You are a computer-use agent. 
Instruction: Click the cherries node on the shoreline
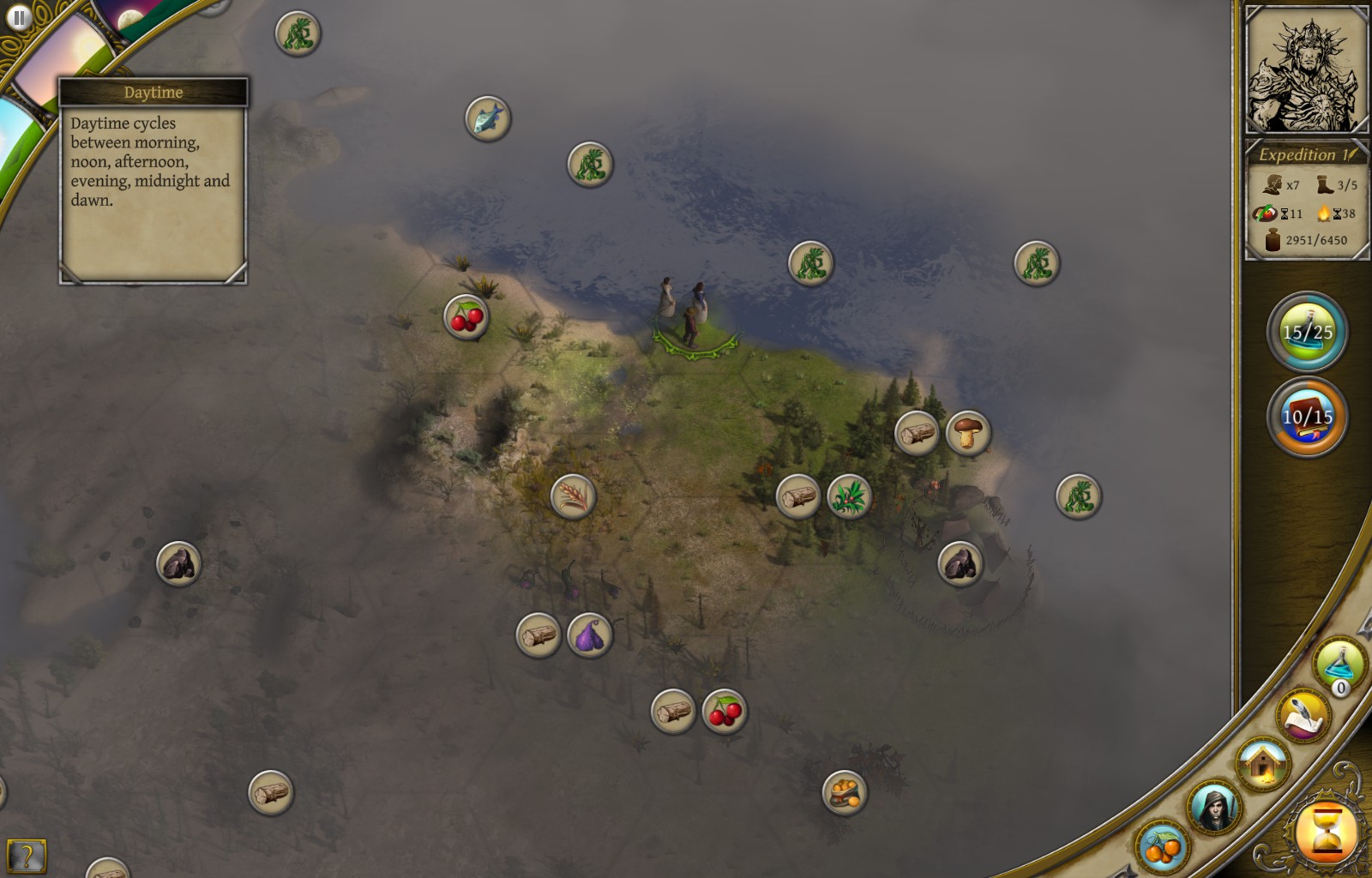pyautogui.click(x=464, y=316)
